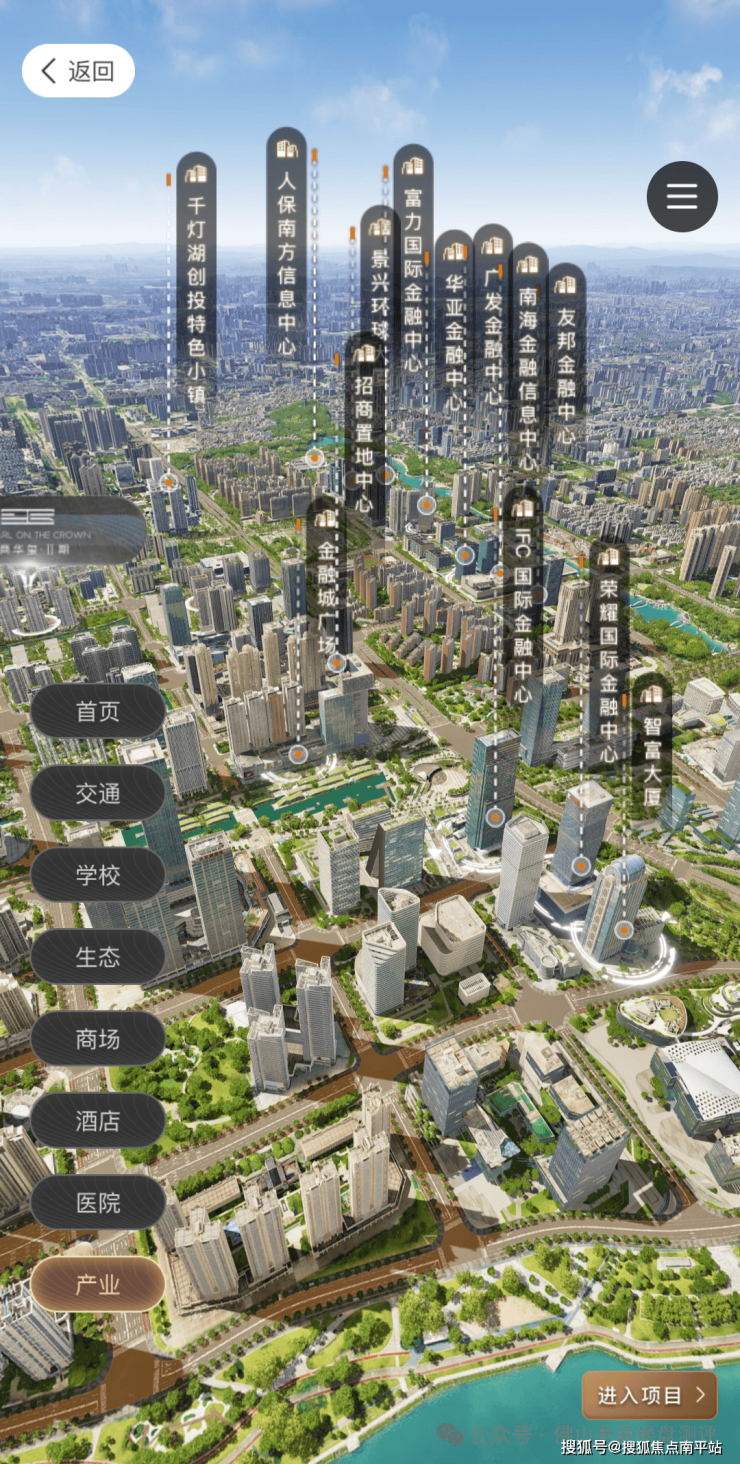Choose the 生态 category
Viewport: 740px width, 1464px height.
[98, 957]
